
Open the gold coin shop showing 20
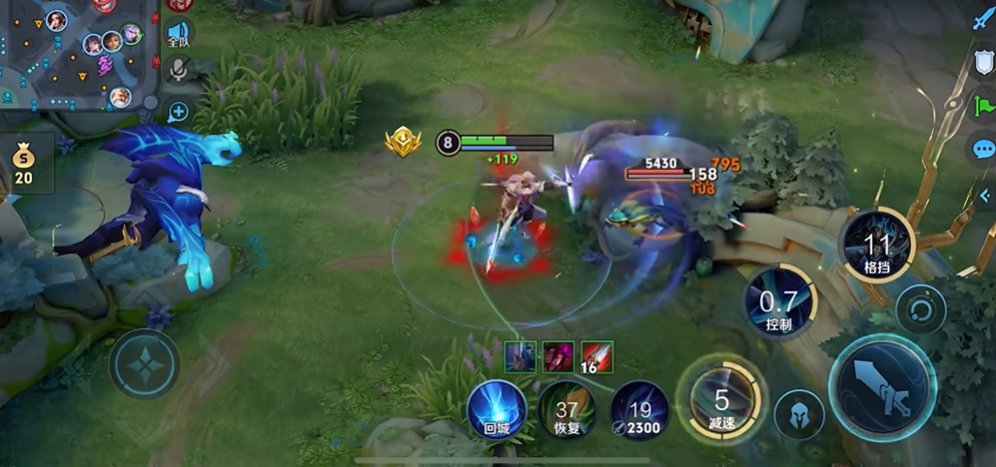coord(22,163)
